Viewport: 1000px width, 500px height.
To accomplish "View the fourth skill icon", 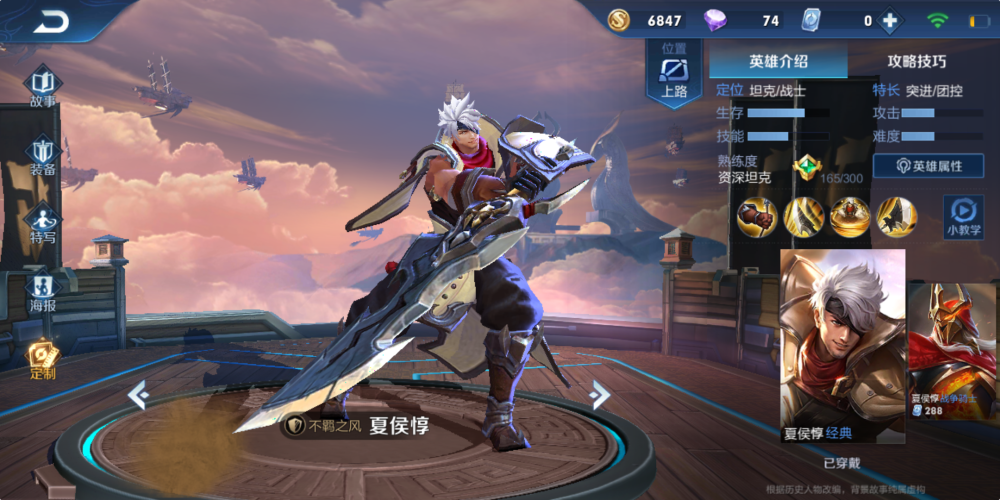I will click(x=896, y=217).
